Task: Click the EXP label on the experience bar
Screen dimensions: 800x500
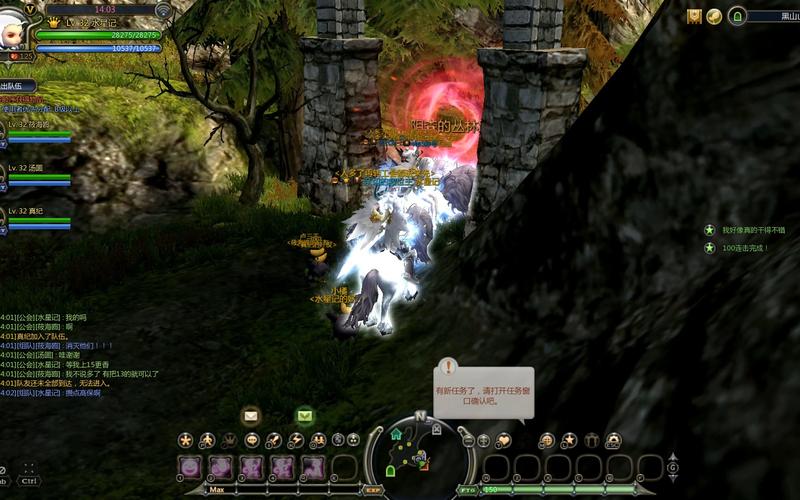Action: [x=372, y=490]
